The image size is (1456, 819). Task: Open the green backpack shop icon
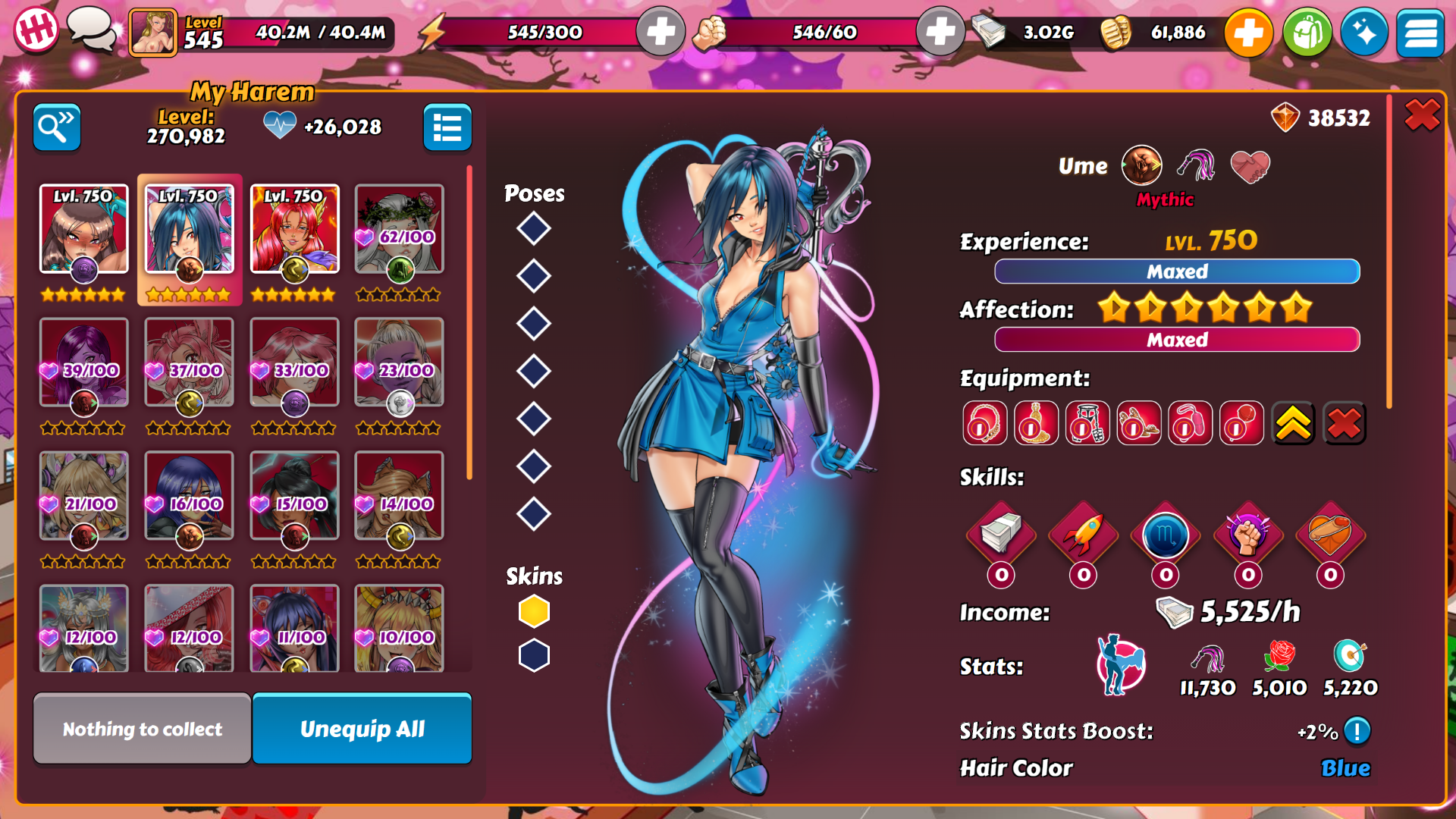(x=1307, y=33)
